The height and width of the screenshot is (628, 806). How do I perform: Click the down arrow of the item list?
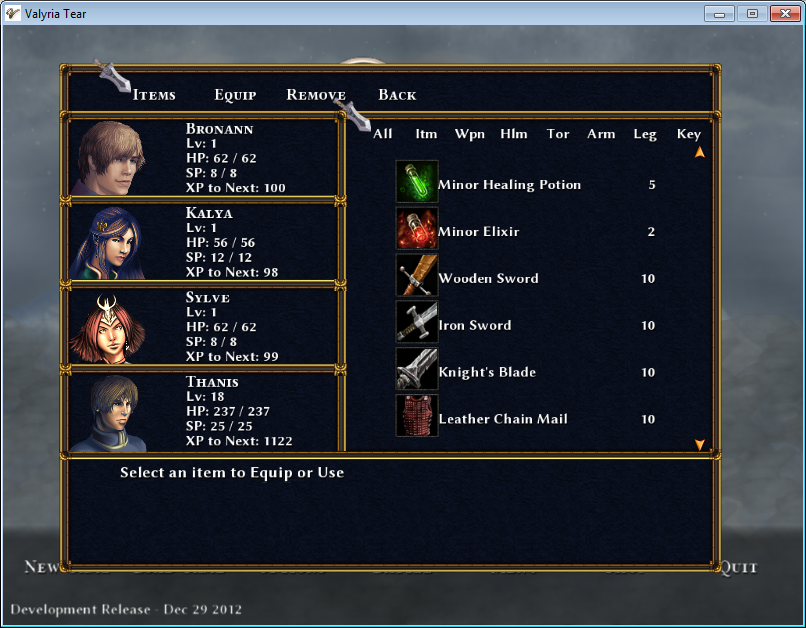click(x=700, y=444)
